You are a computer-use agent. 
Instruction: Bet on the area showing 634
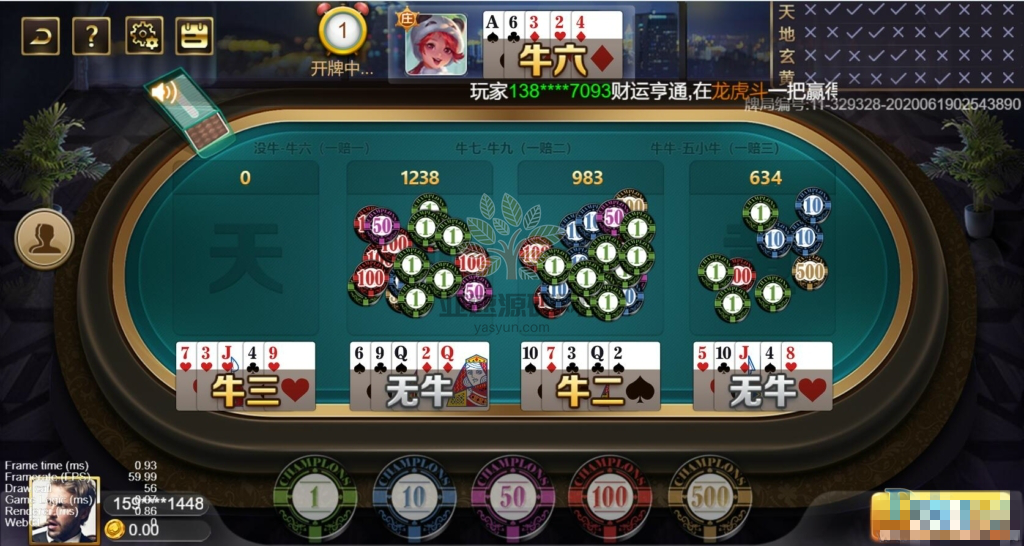[764, 250]
